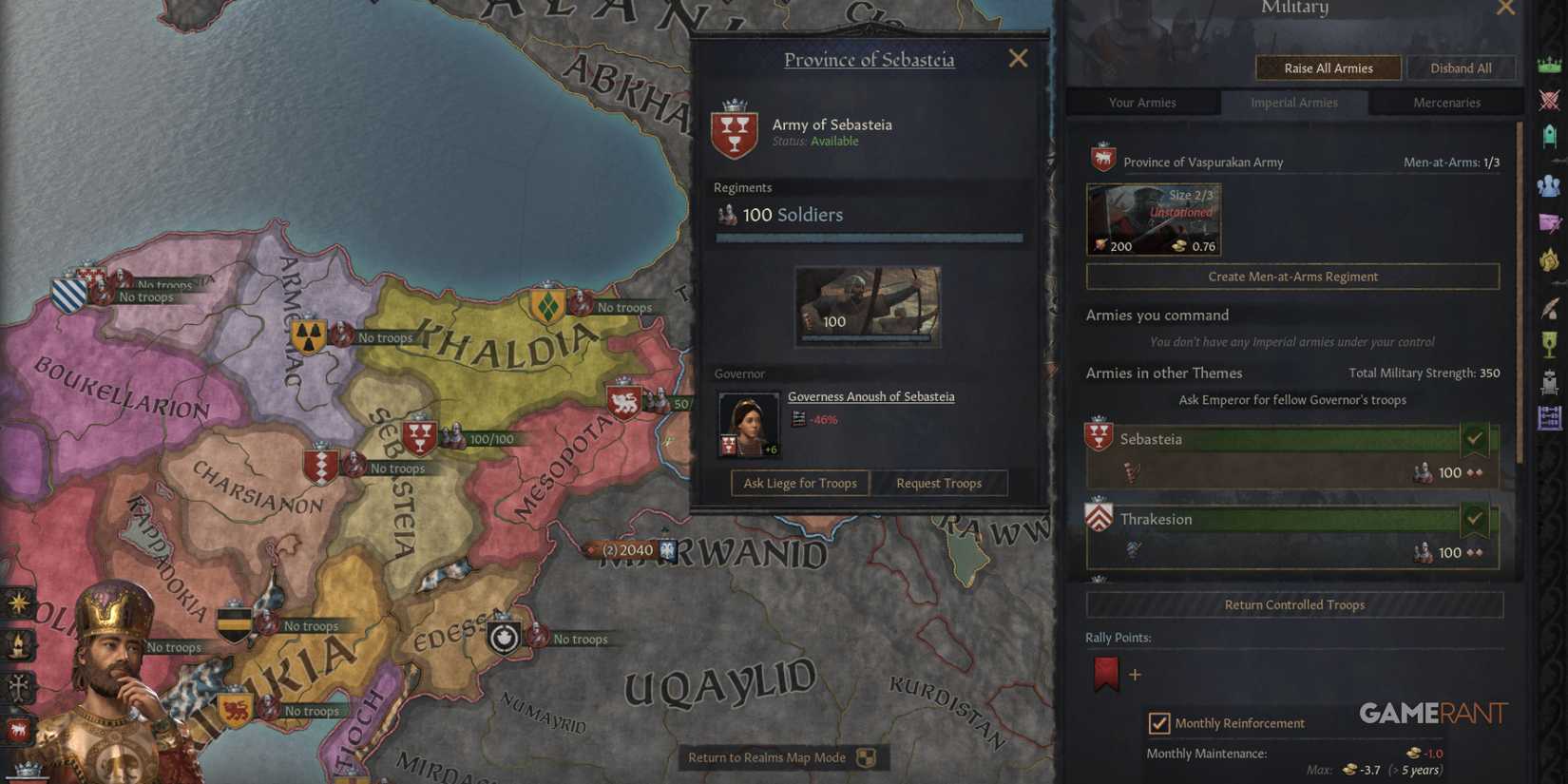Viewport: 1568px width, 784px height.
Task: Click Raise All Armies button
Action: 1328,67
